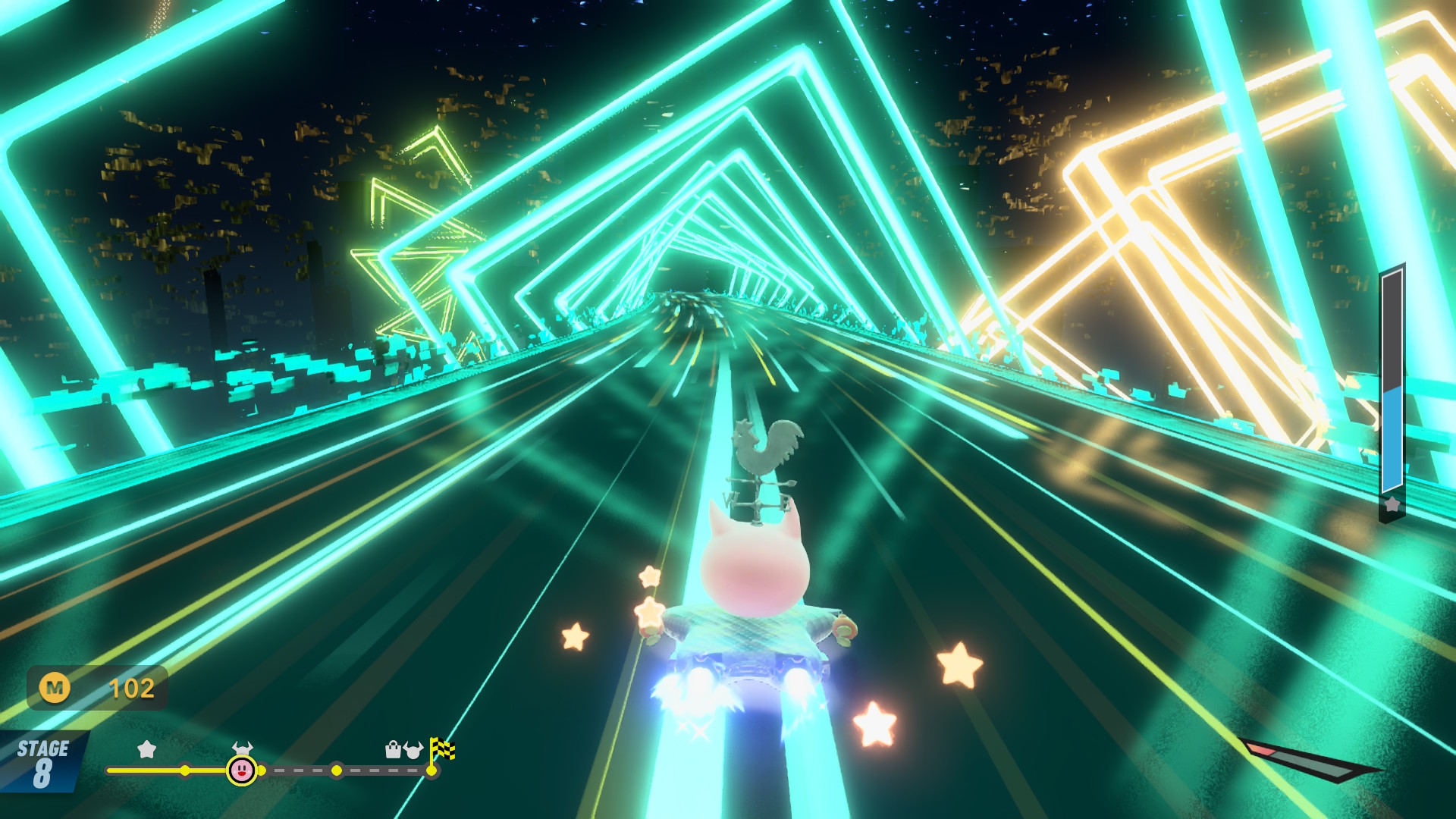The image size is (1456, 819).
Task: Click the shopping bag icon on the track
Action: (393, 750)
